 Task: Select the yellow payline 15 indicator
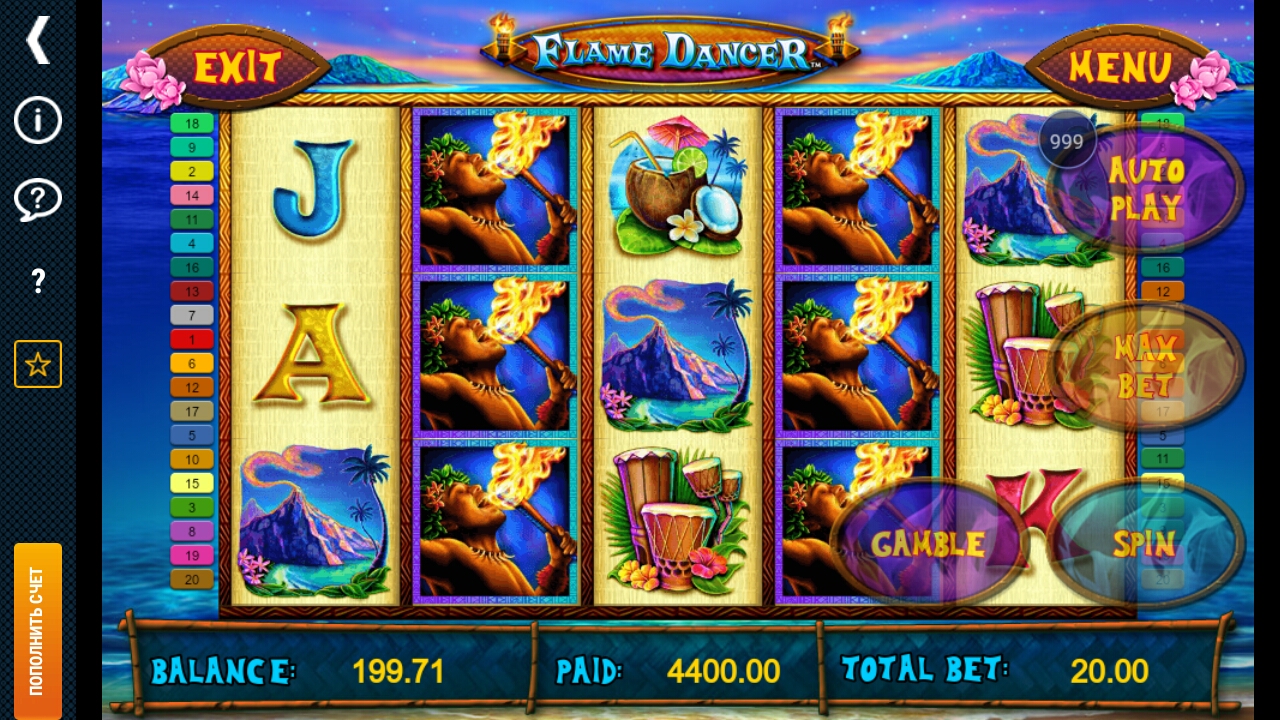(192, 483)
